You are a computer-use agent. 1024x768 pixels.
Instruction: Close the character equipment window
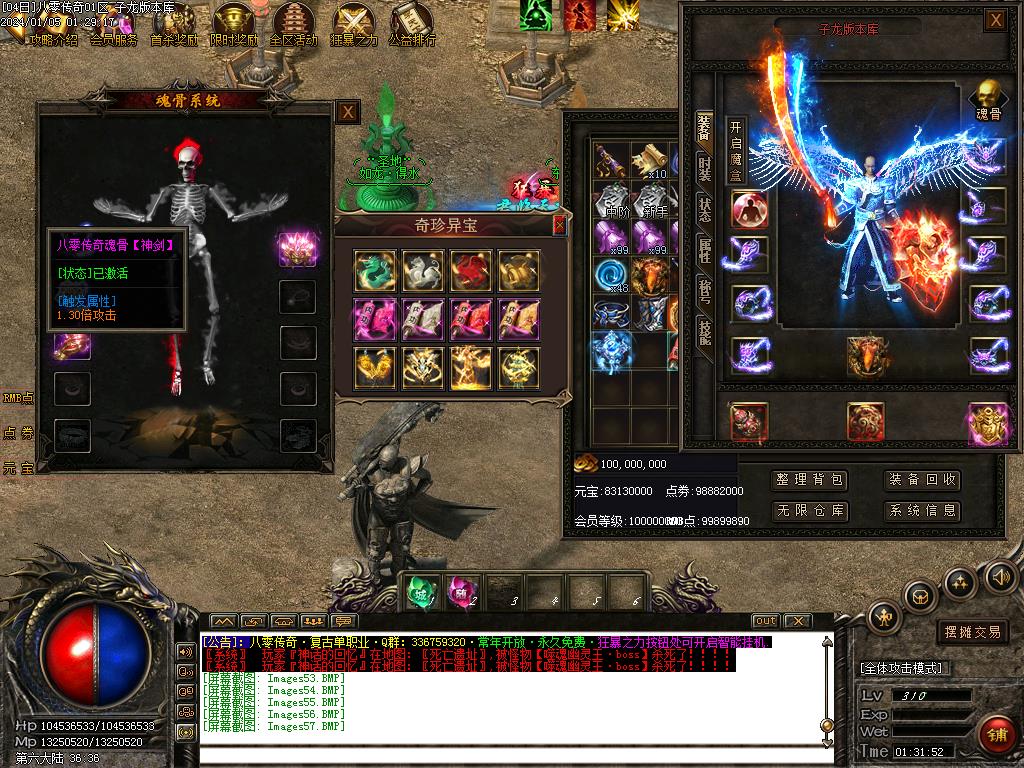point(994,20)
